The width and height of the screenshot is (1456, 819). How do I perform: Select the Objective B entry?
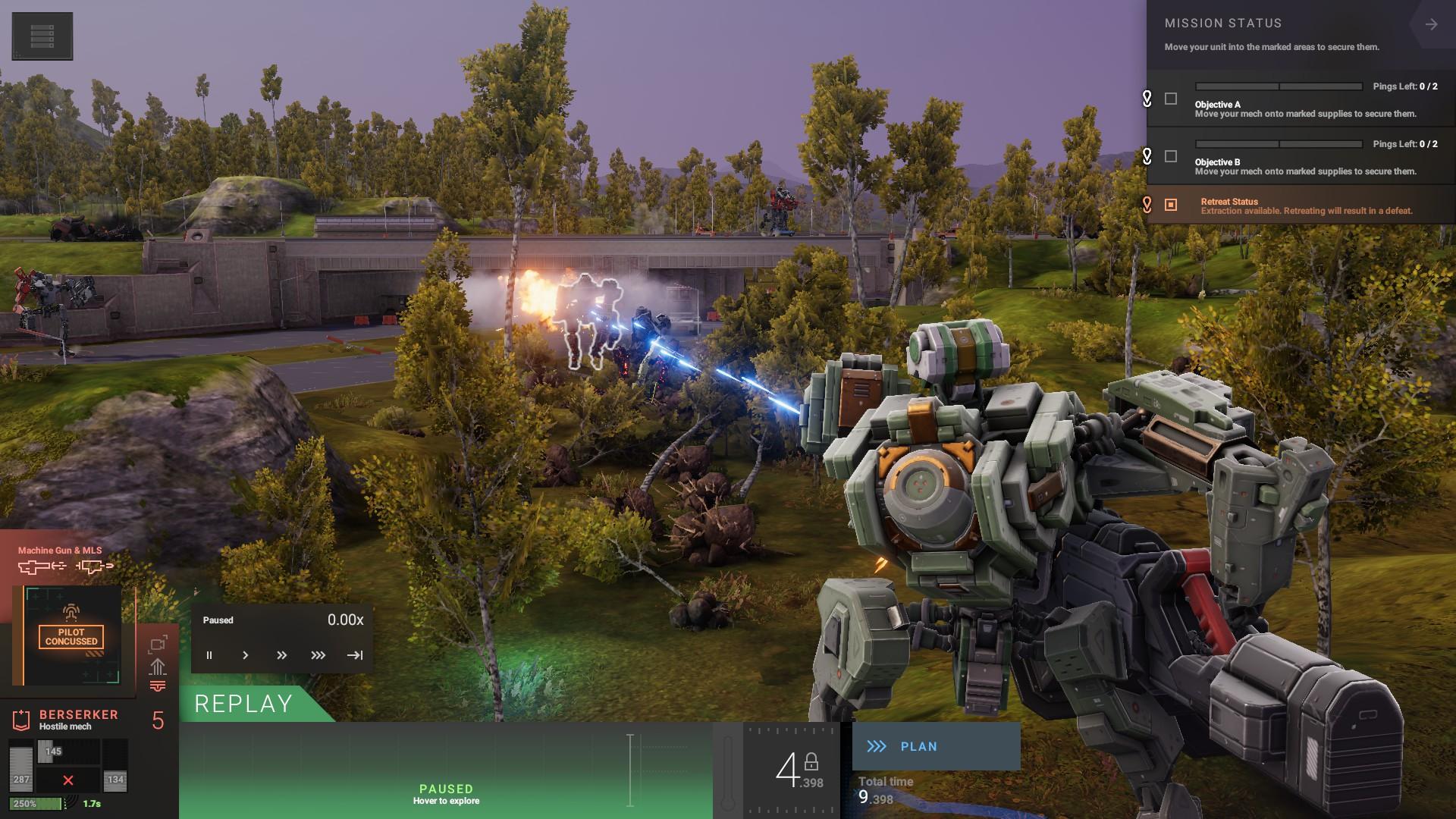tap(1304, 167)
